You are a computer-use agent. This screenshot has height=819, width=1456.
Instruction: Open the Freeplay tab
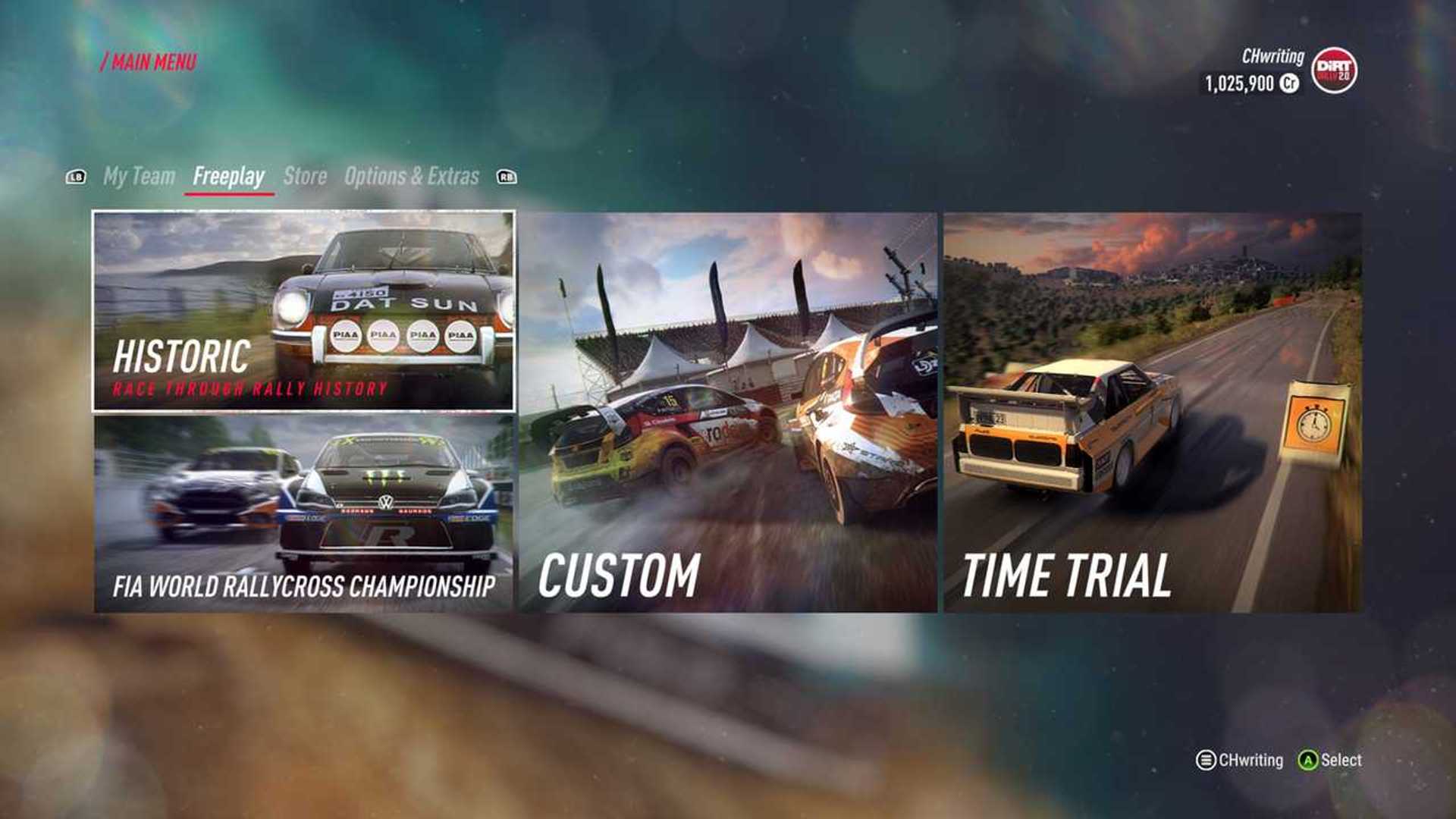point(229,175)
